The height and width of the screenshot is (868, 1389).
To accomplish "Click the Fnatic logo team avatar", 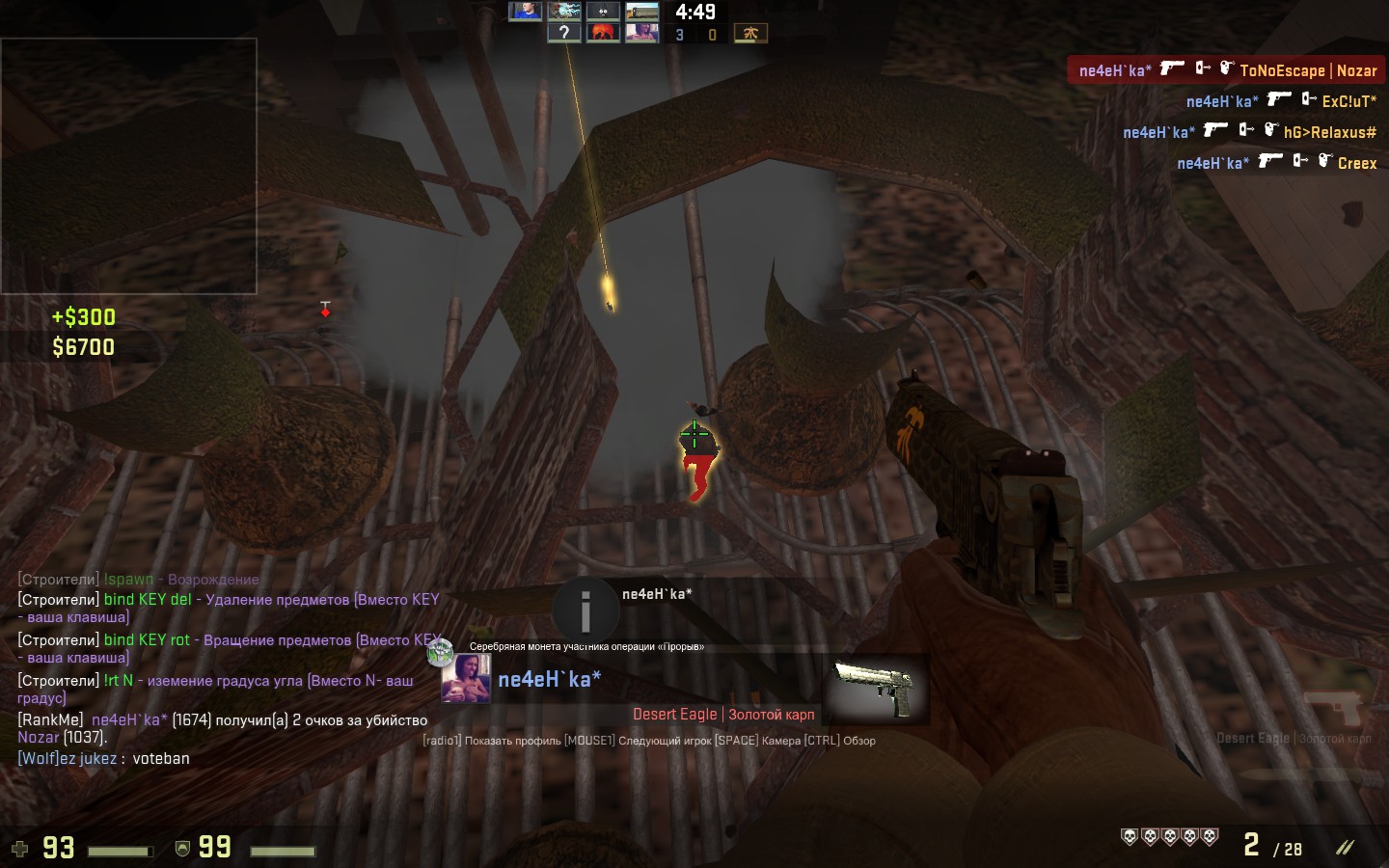I will (750, 34).
